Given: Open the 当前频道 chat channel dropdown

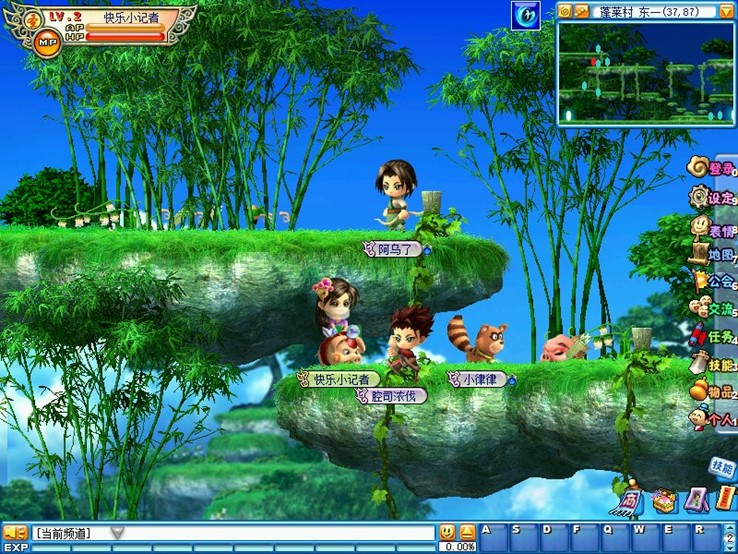Looking at the screenshot, I should (118, 533).
